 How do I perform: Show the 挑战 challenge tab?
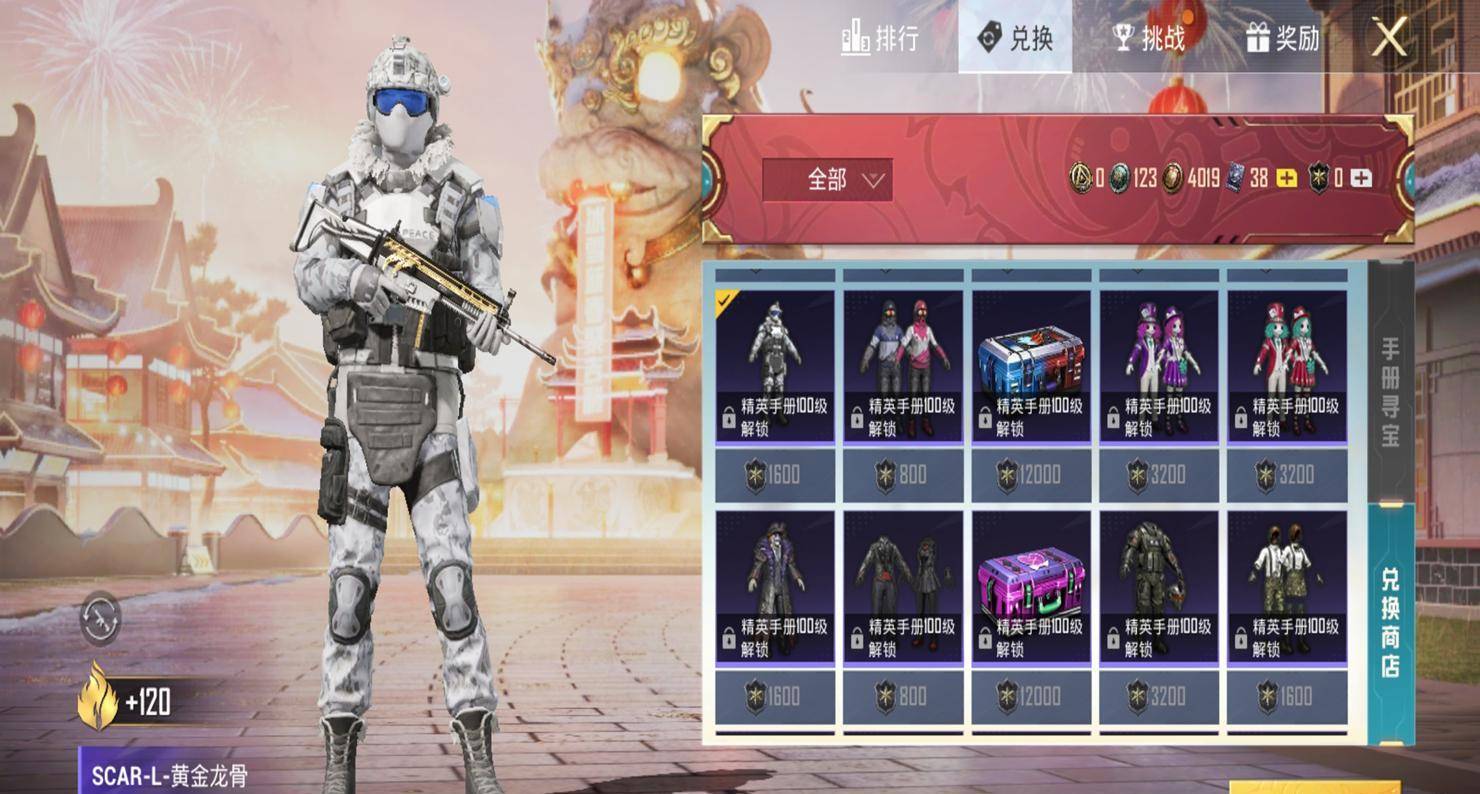1149,38
